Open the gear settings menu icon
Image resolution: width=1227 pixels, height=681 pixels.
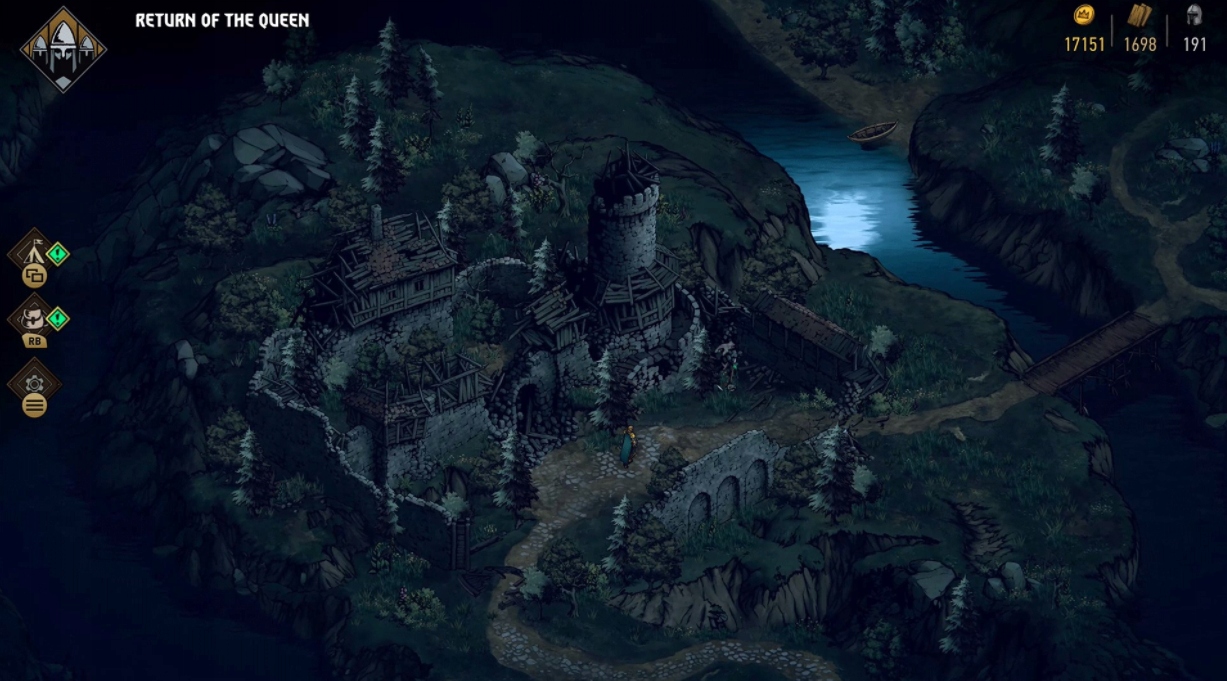[x=34, y=382]
